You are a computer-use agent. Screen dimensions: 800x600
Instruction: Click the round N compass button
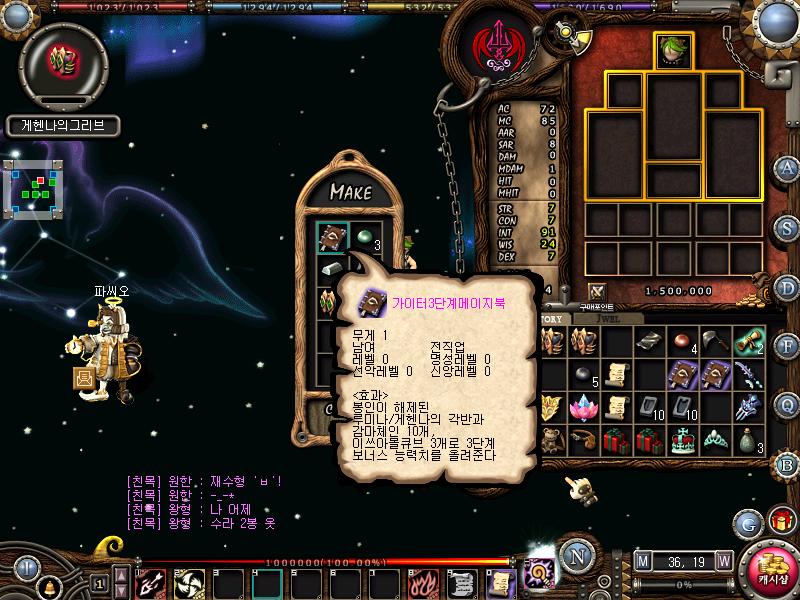tap(574, 556)
